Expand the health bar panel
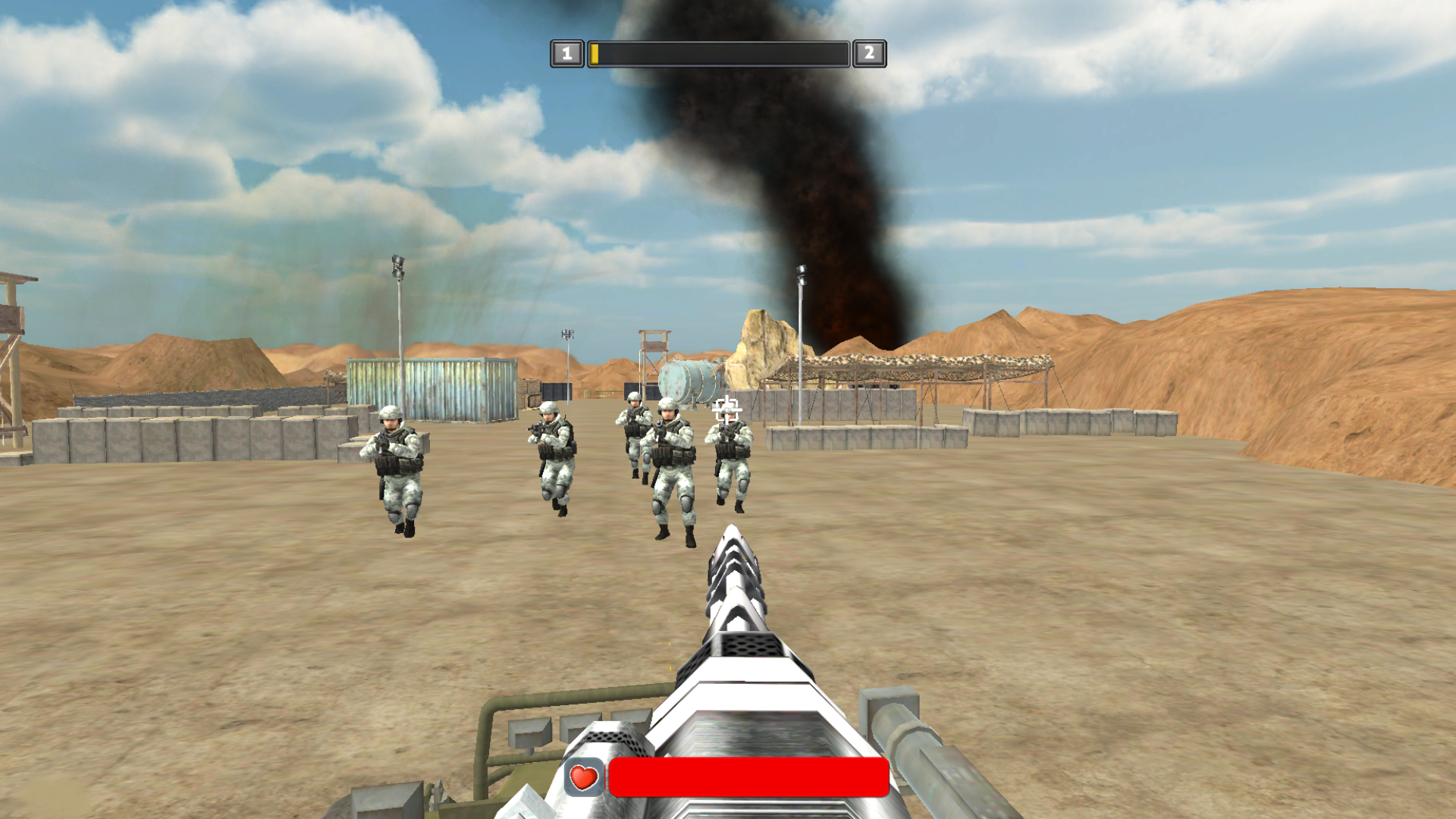 click(747, 777)
